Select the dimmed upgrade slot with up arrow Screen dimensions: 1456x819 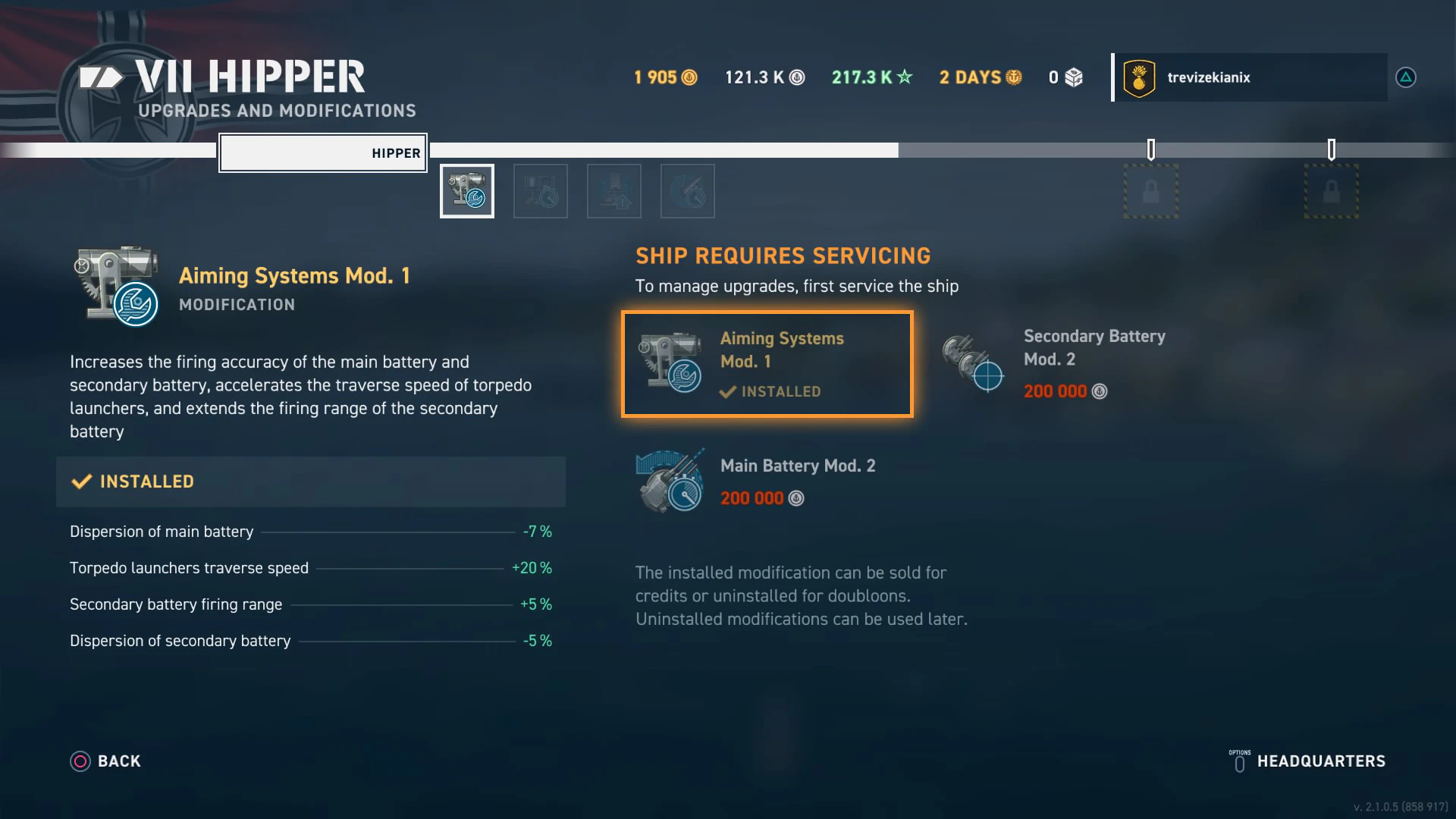point(614,191)
